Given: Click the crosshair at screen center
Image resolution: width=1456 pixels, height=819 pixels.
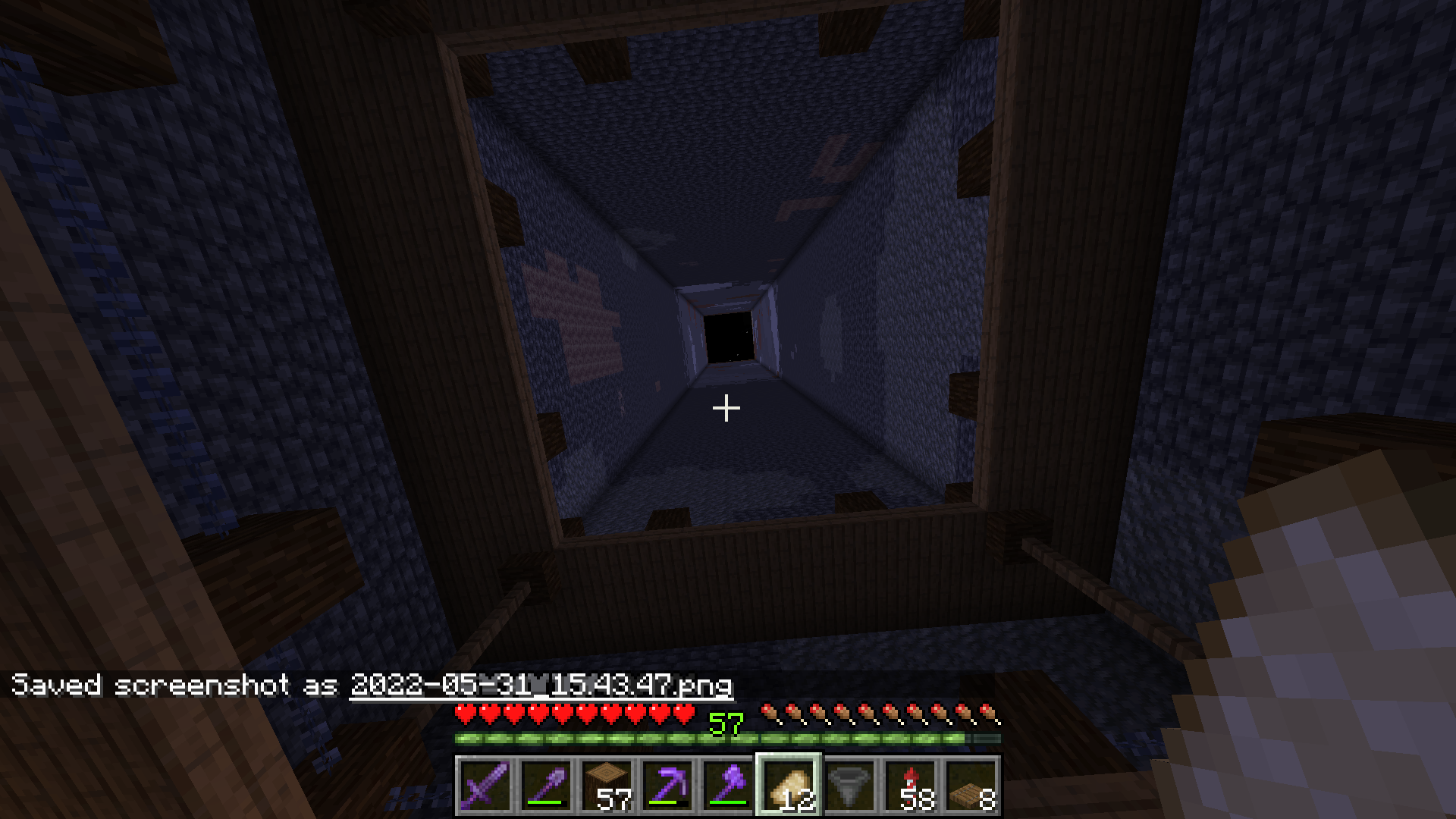Looking at the screenshot, I should [726, 408].
